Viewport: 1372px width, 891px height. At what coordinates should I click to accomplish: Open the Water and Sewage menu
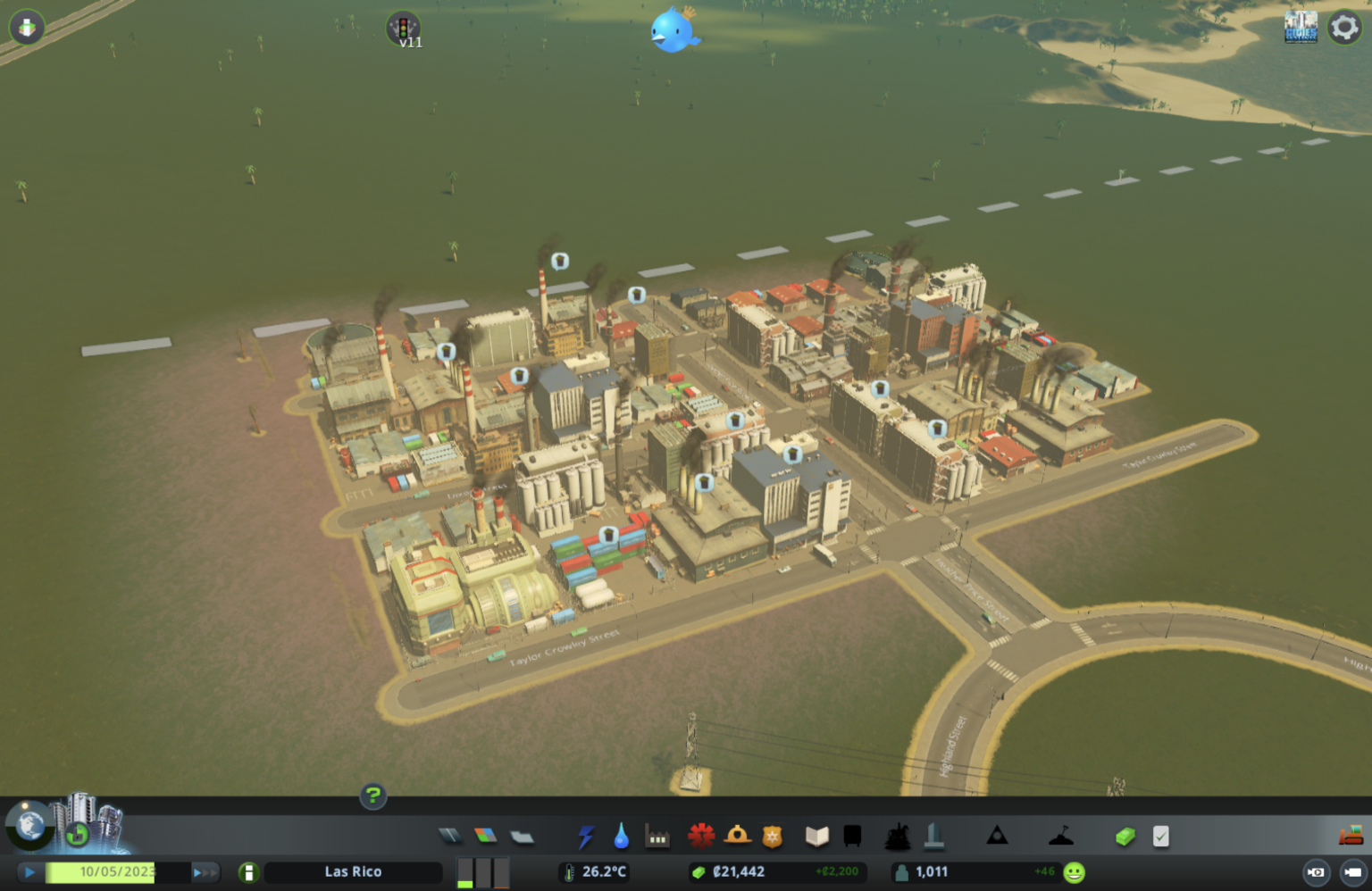[x=621, y=835]
